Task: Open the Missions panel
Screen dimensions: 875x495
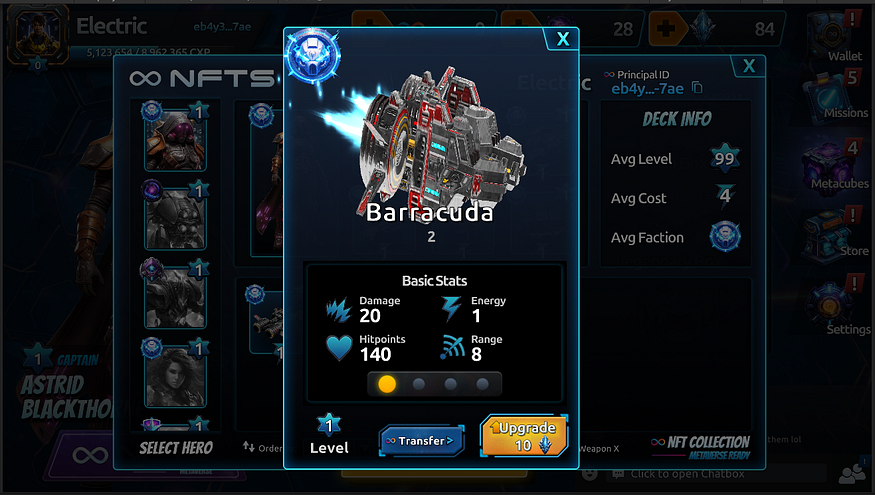Action: pos(844,93)
